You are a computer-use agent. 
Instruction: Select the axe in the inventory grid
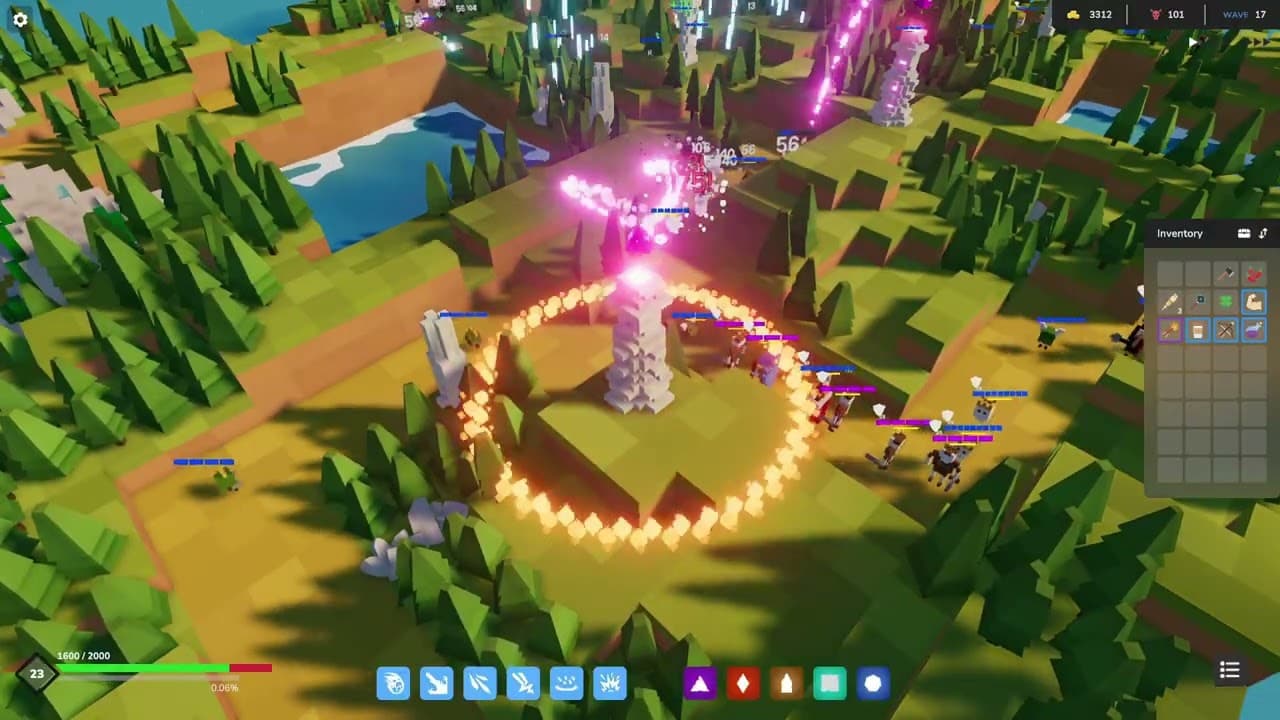[x=1226, y=274]
